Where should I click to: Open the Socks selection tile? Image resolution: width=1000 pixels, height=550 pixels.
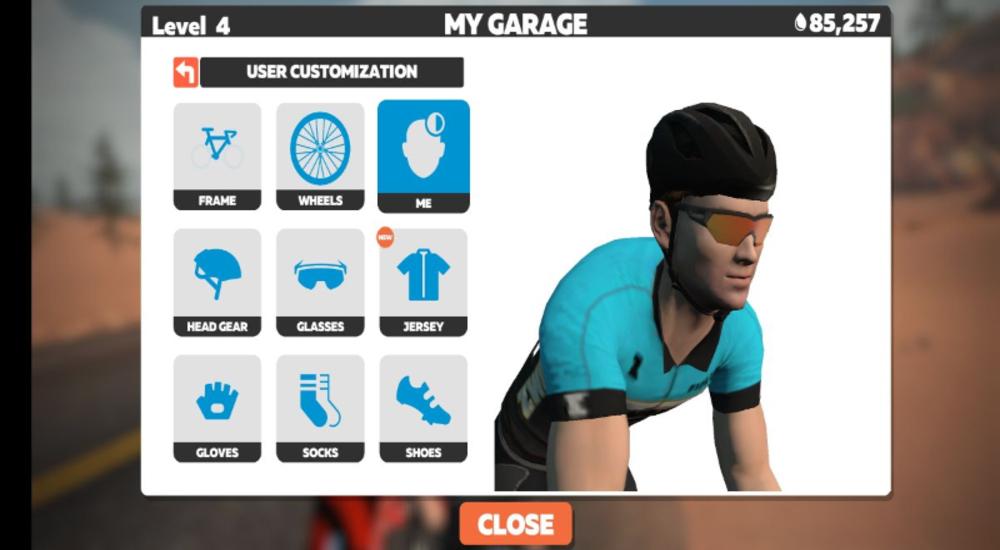pyautogui.click(x=320, y=408)
